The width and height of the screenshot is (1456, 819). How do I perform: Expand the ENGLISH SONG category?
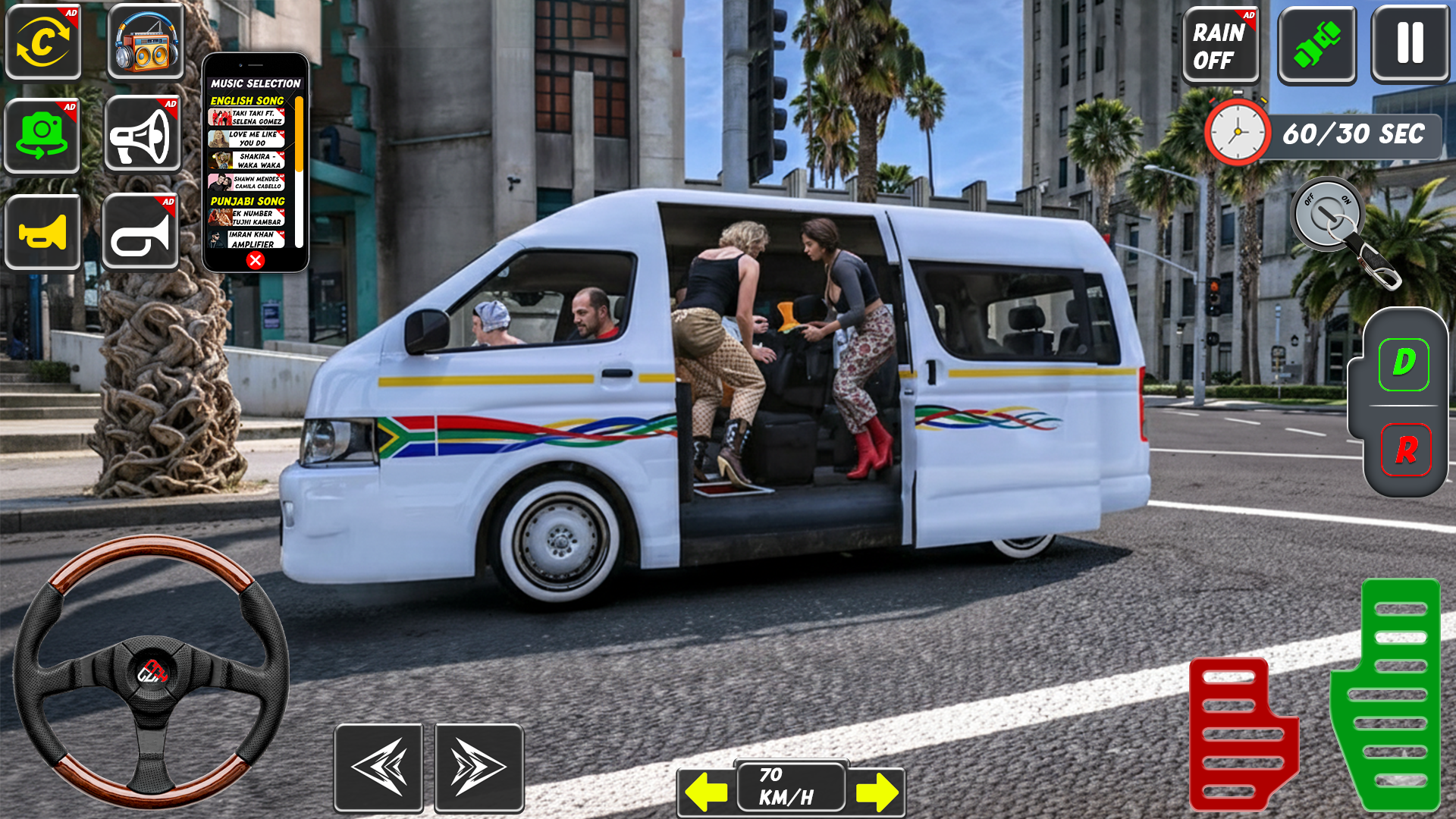248,101
